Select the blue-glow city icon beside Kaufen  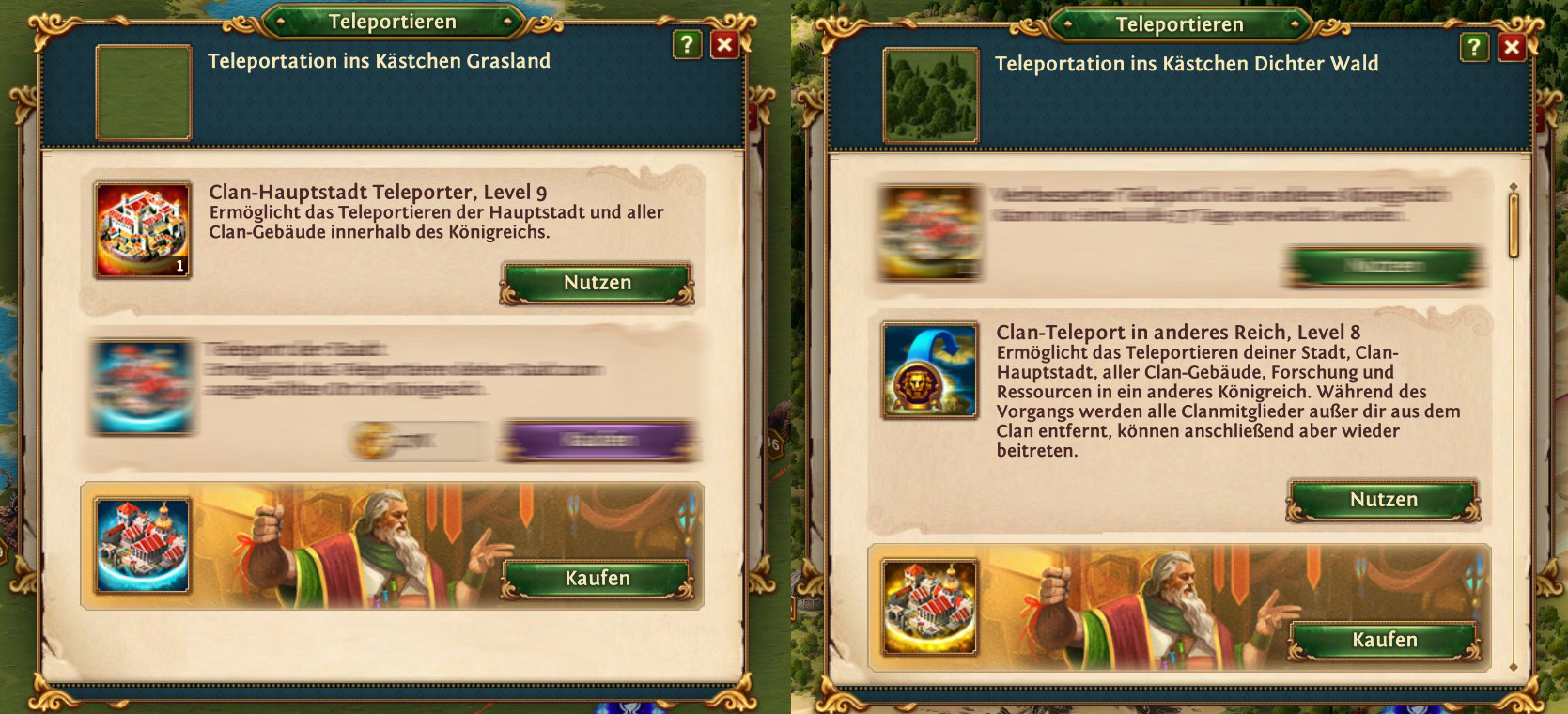point(143,546)
